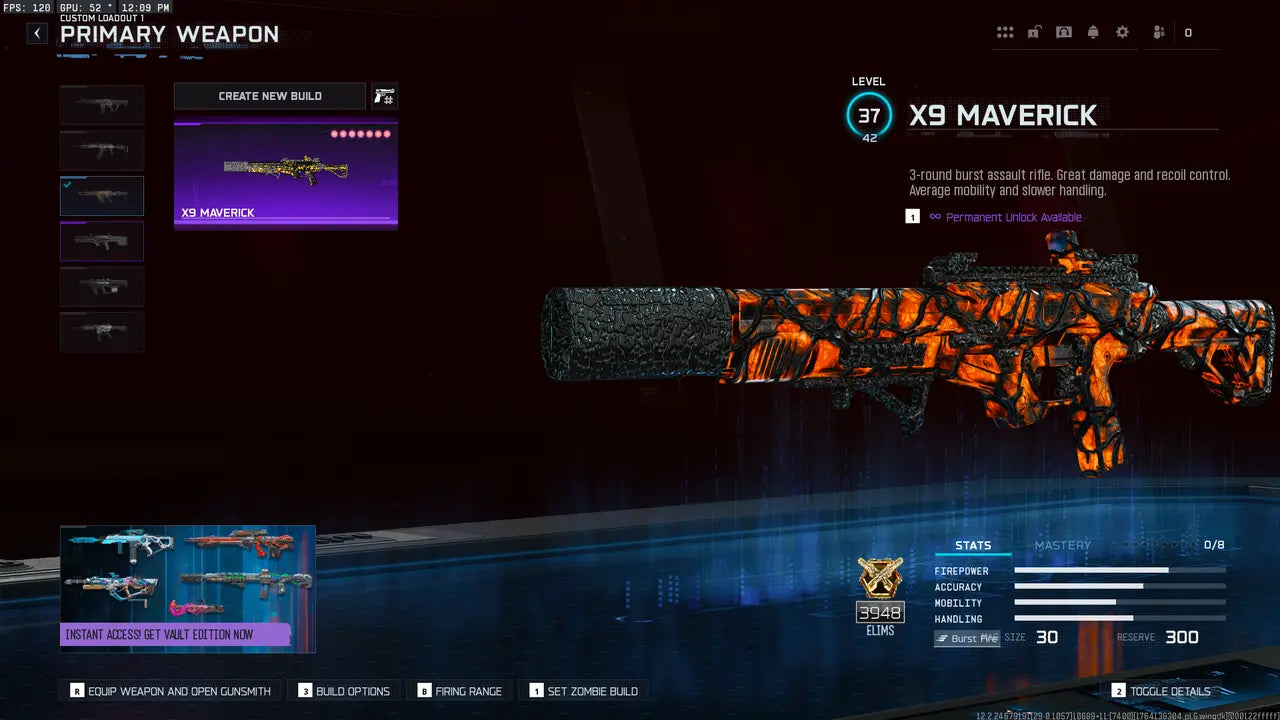Switch to the Mastery tab
Screen dimensions: 1280x720
(x=1062, y=545)
